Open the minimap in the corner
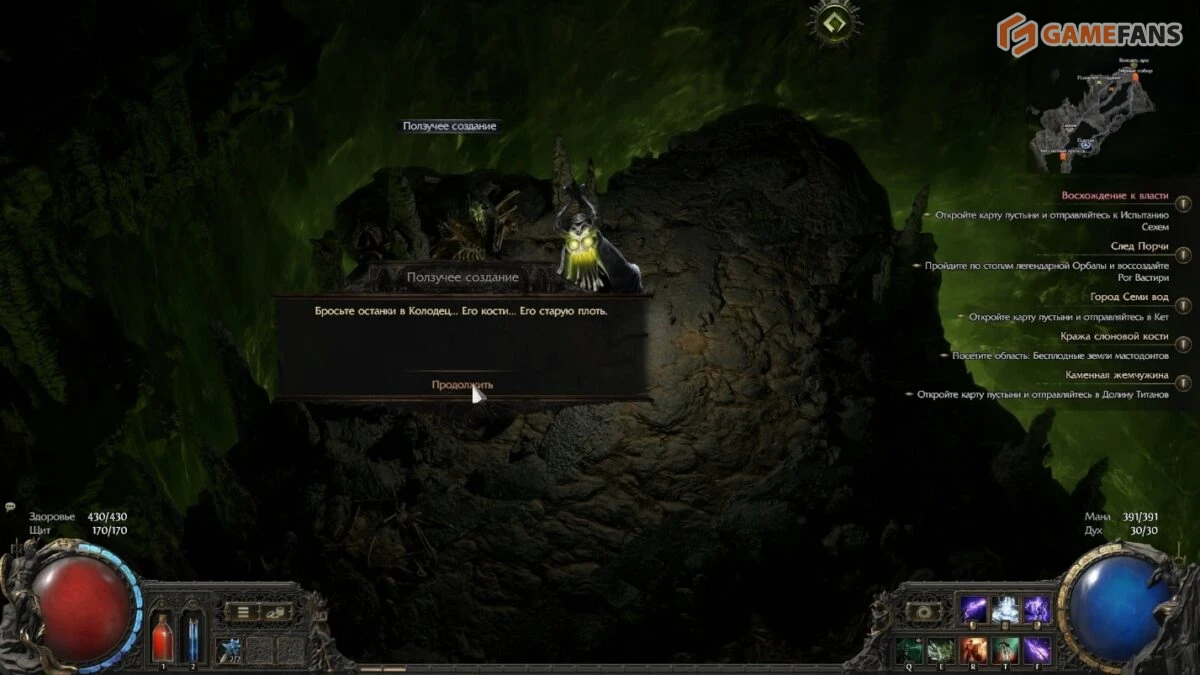 tap(1093, 110)
